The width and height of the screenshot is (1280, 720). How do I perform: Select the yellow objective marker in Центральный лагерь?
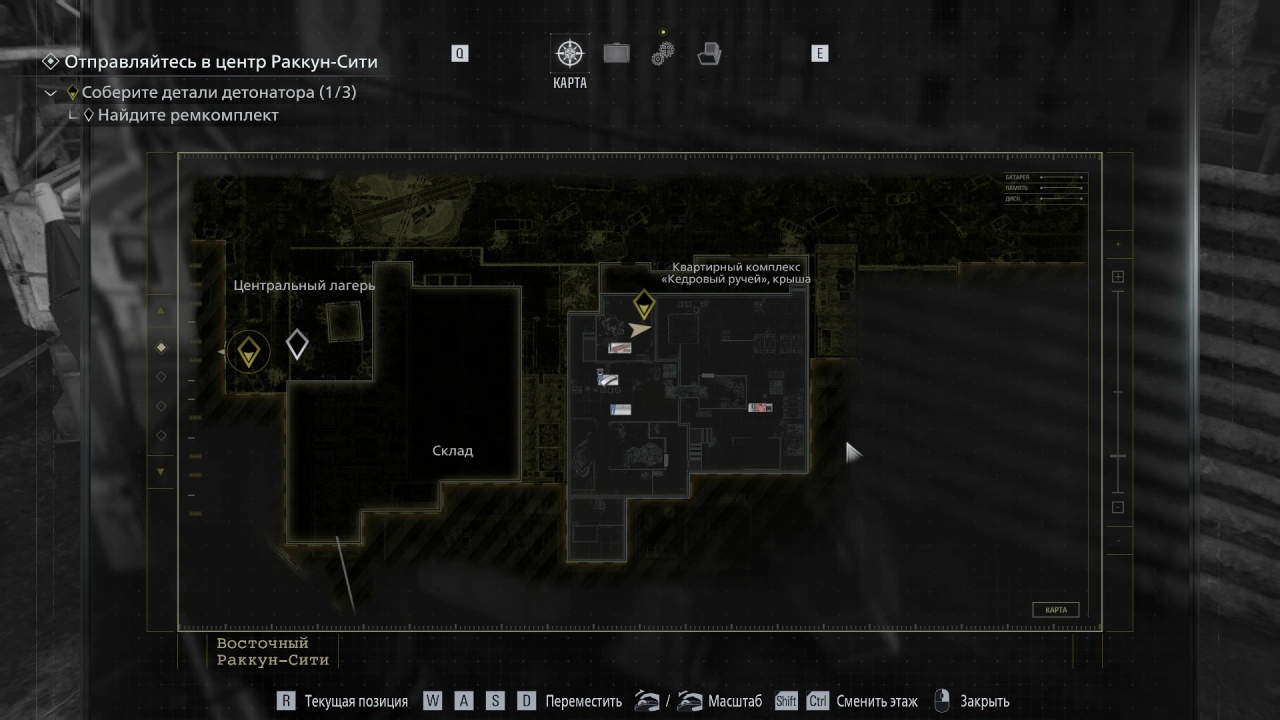coord(248,352)
